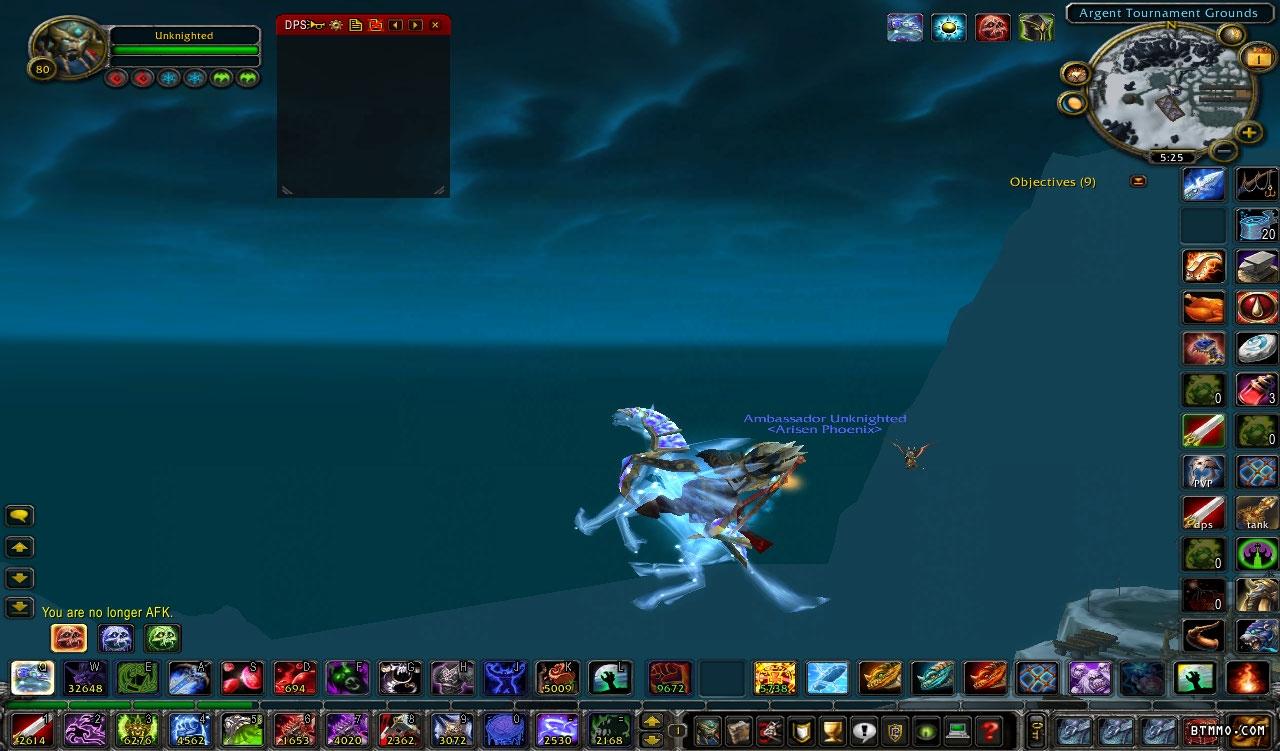Activate the slot labeled PVP

point(1203,472)
